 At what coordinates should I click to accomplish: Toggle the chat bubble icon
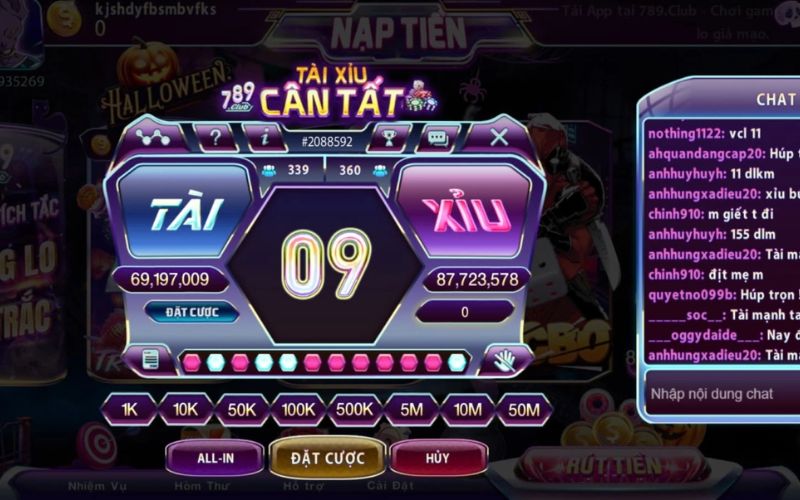click(437, 137)
